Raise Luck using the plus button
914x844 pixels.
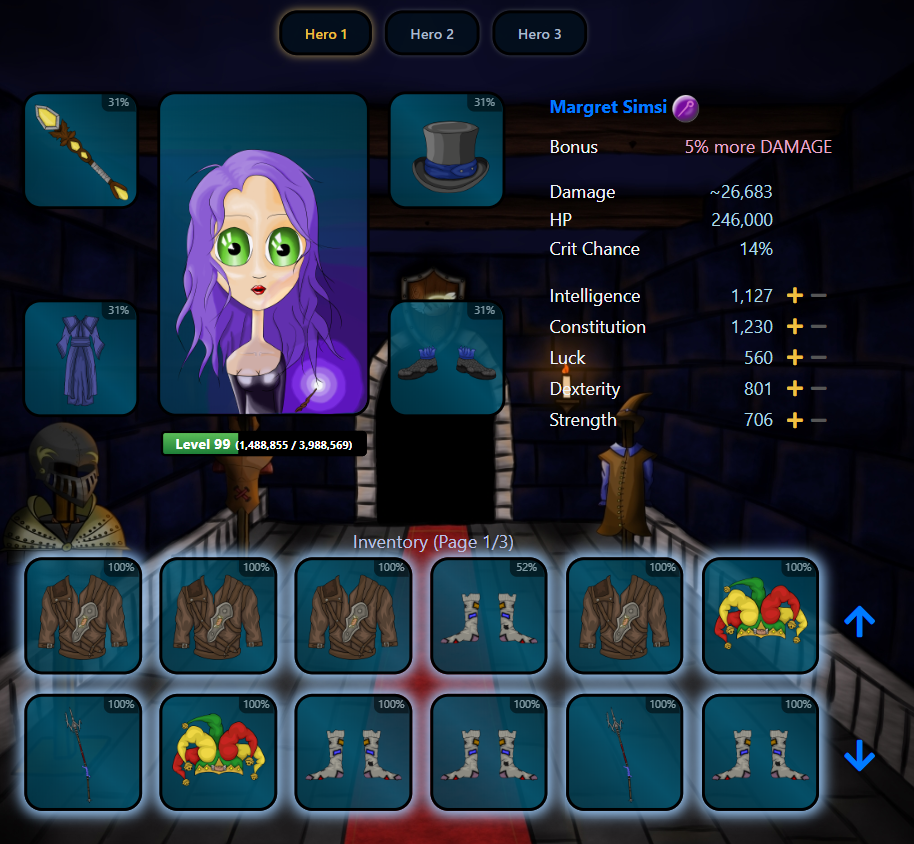[x=795, y=358]
